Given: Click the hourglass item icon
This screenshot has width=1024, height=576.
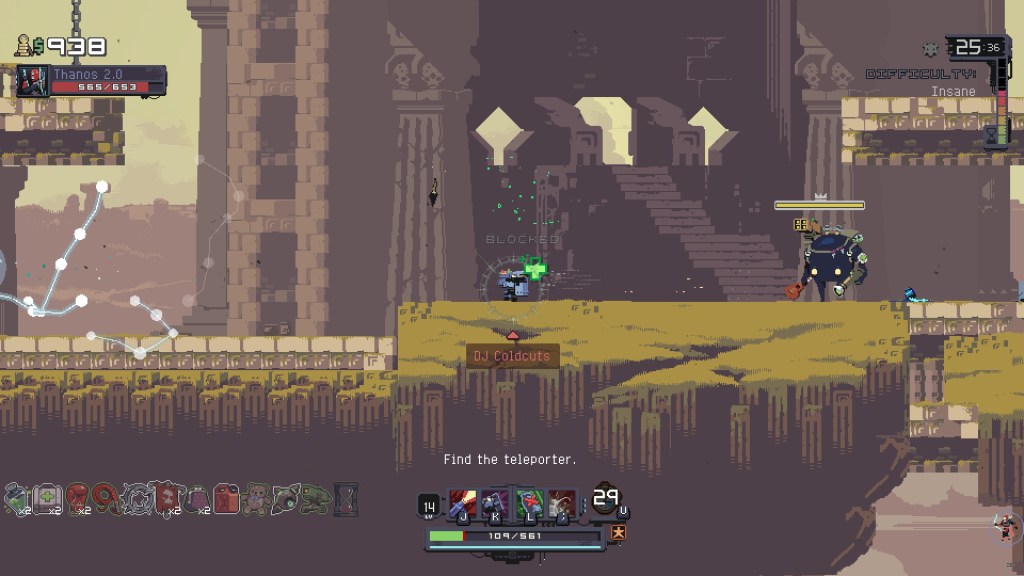Looking at the screenshot, I should (x=346, y=497).
